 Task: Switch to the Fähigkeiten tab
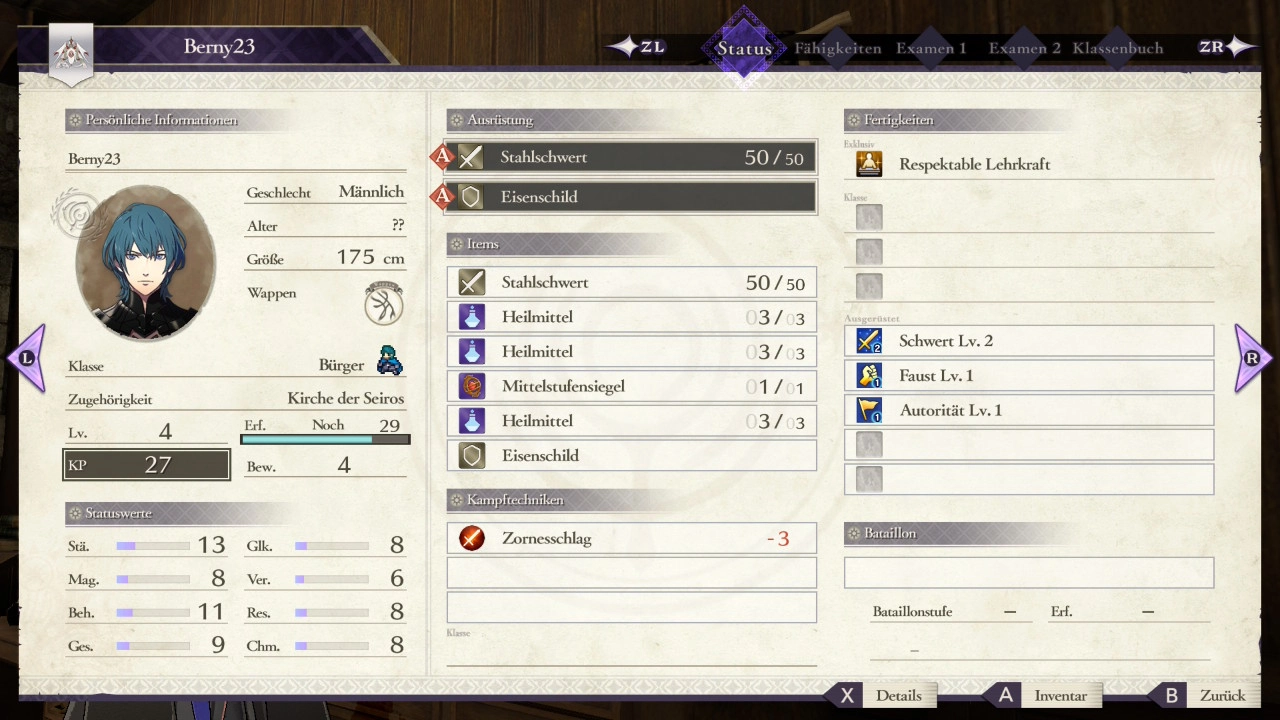point(838,48)
